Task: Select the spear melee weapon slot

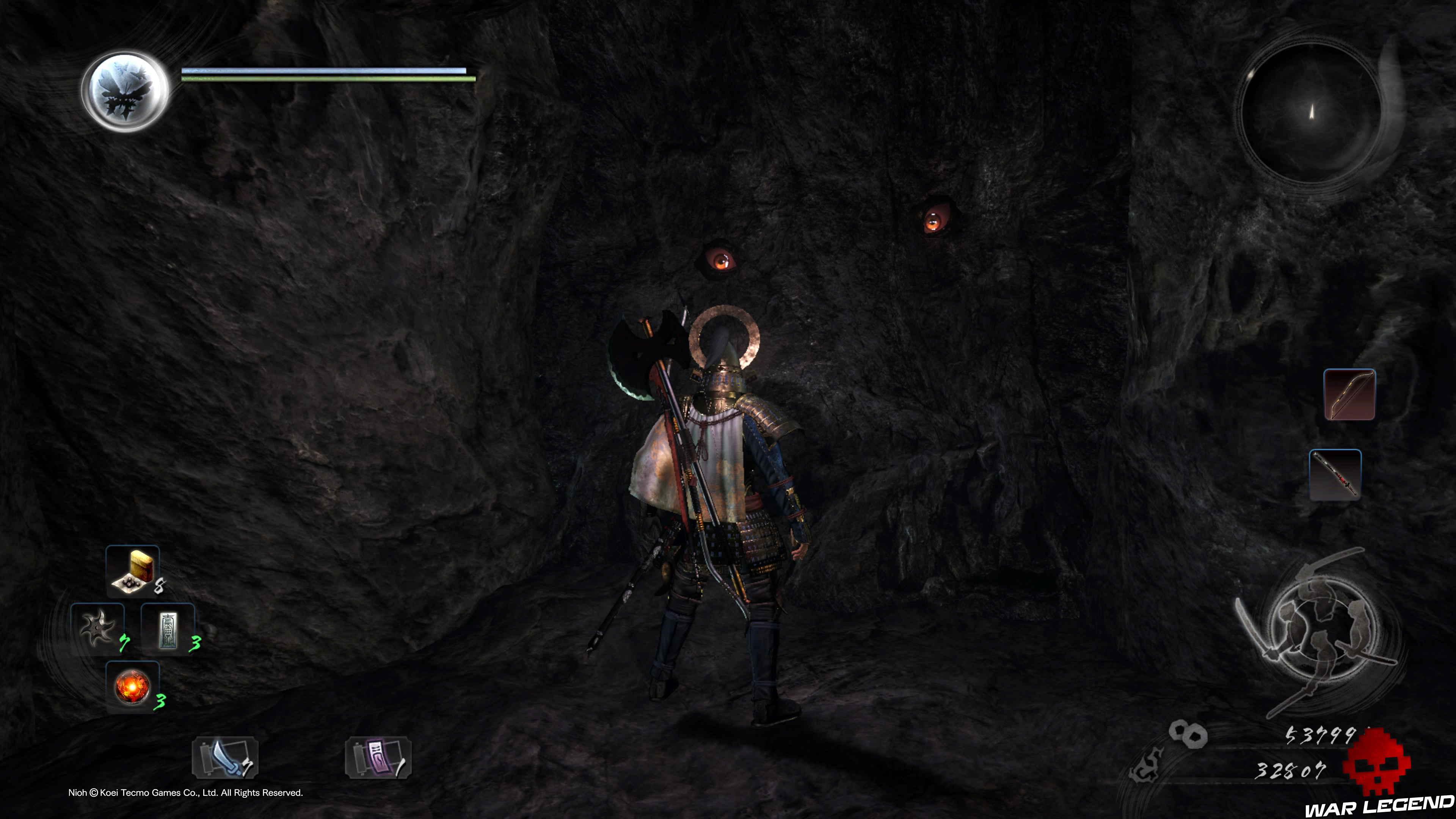Action: [1335, 475]
